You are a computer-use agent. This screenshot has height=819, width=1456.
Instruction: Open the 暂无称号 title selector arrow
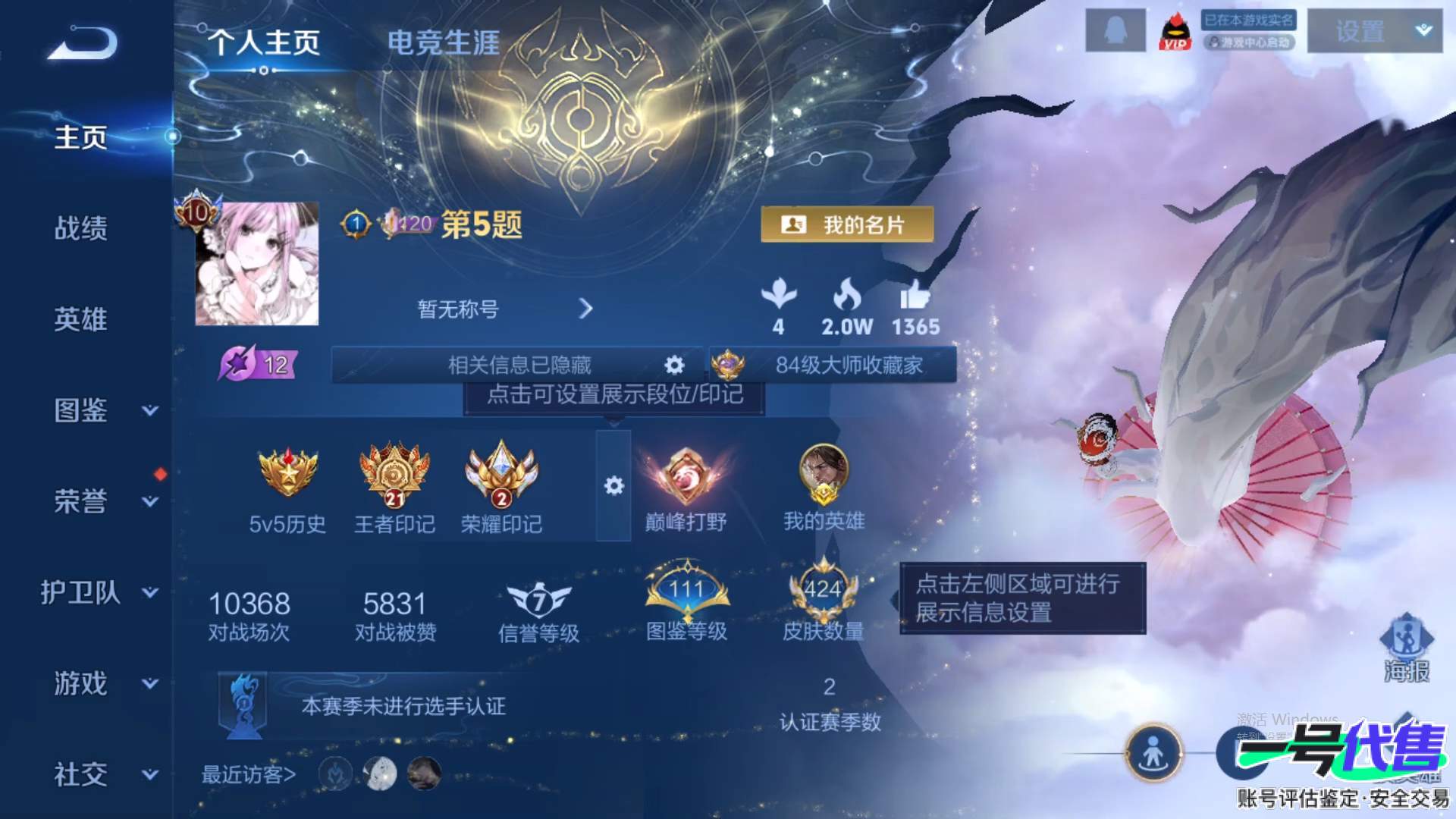point(585,309)
